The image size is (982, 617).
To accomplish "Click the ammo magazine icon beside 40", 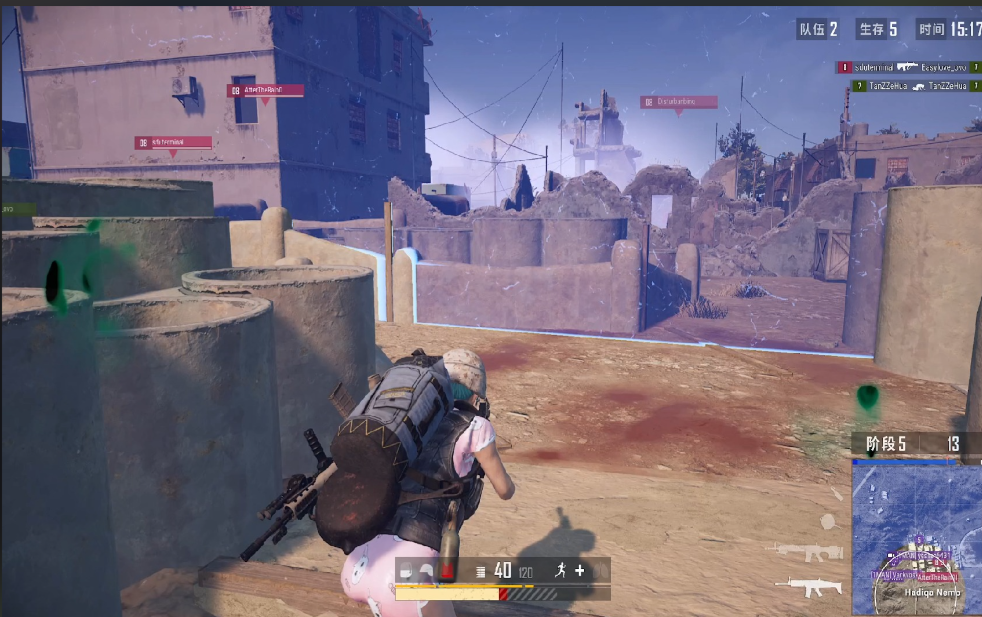I will 480,571.
